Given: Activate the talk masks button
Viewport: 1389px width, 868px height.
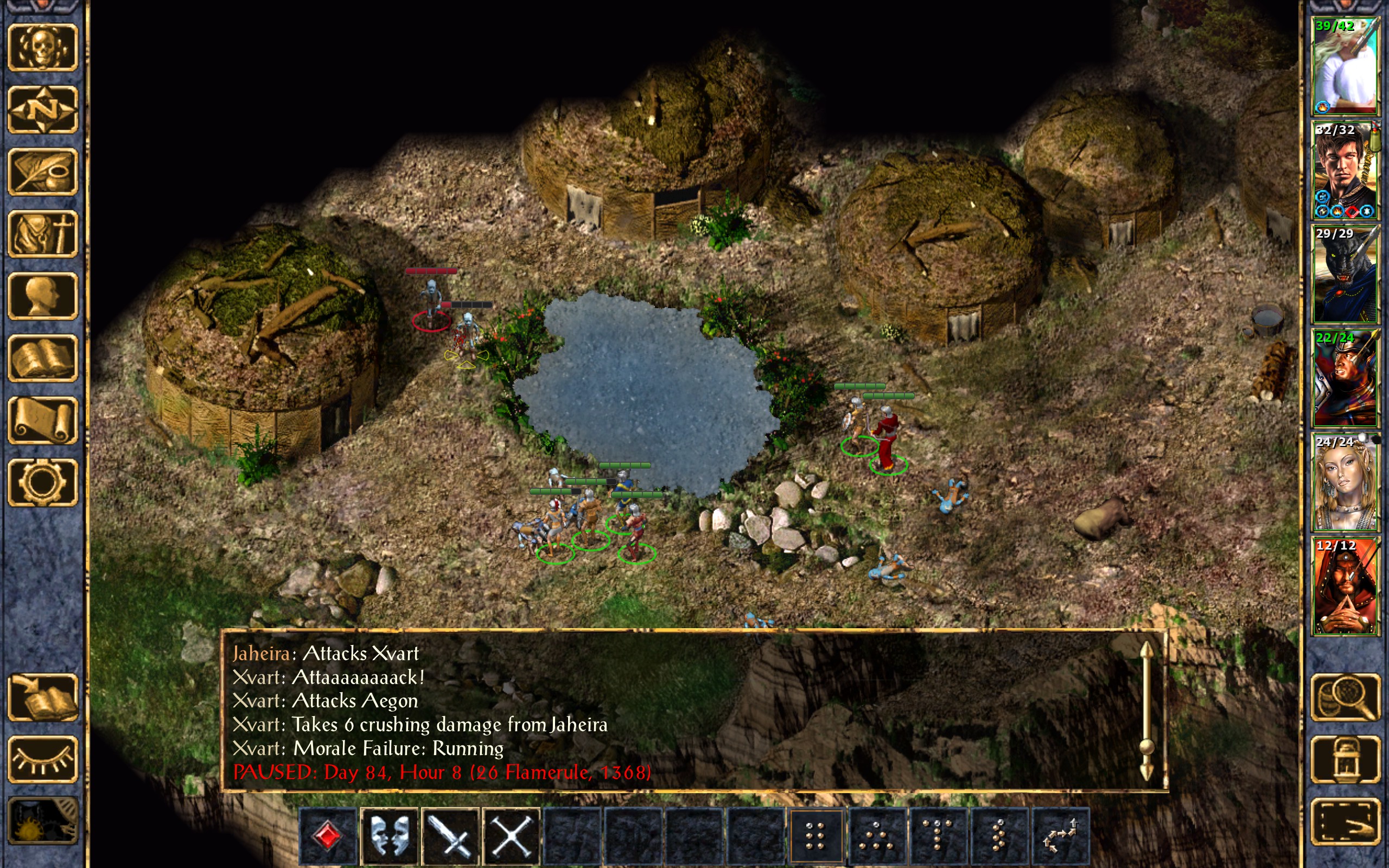Looking at the screenshot, I should point(390,836).
